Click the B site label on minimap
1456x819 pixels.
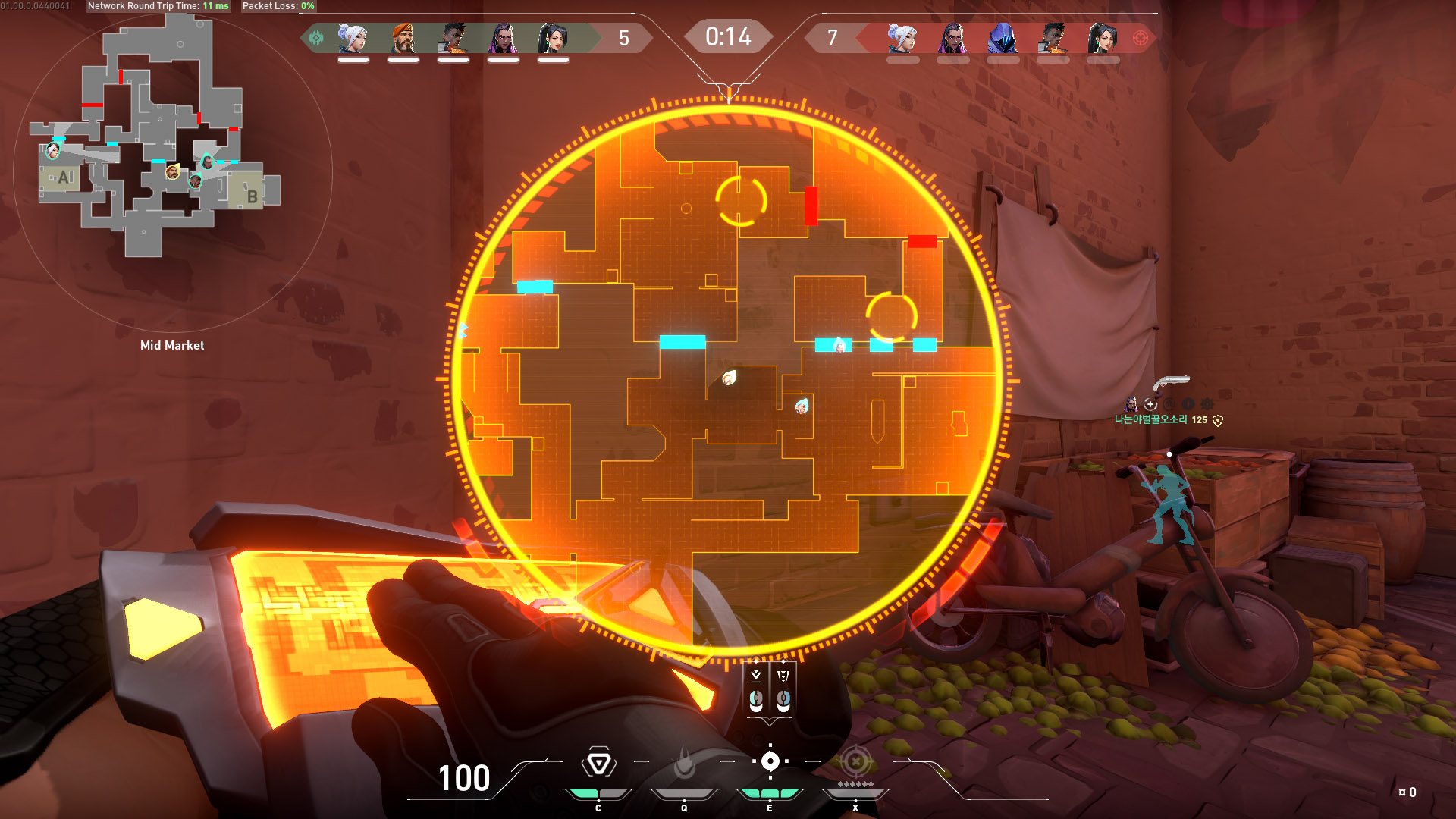253,196
